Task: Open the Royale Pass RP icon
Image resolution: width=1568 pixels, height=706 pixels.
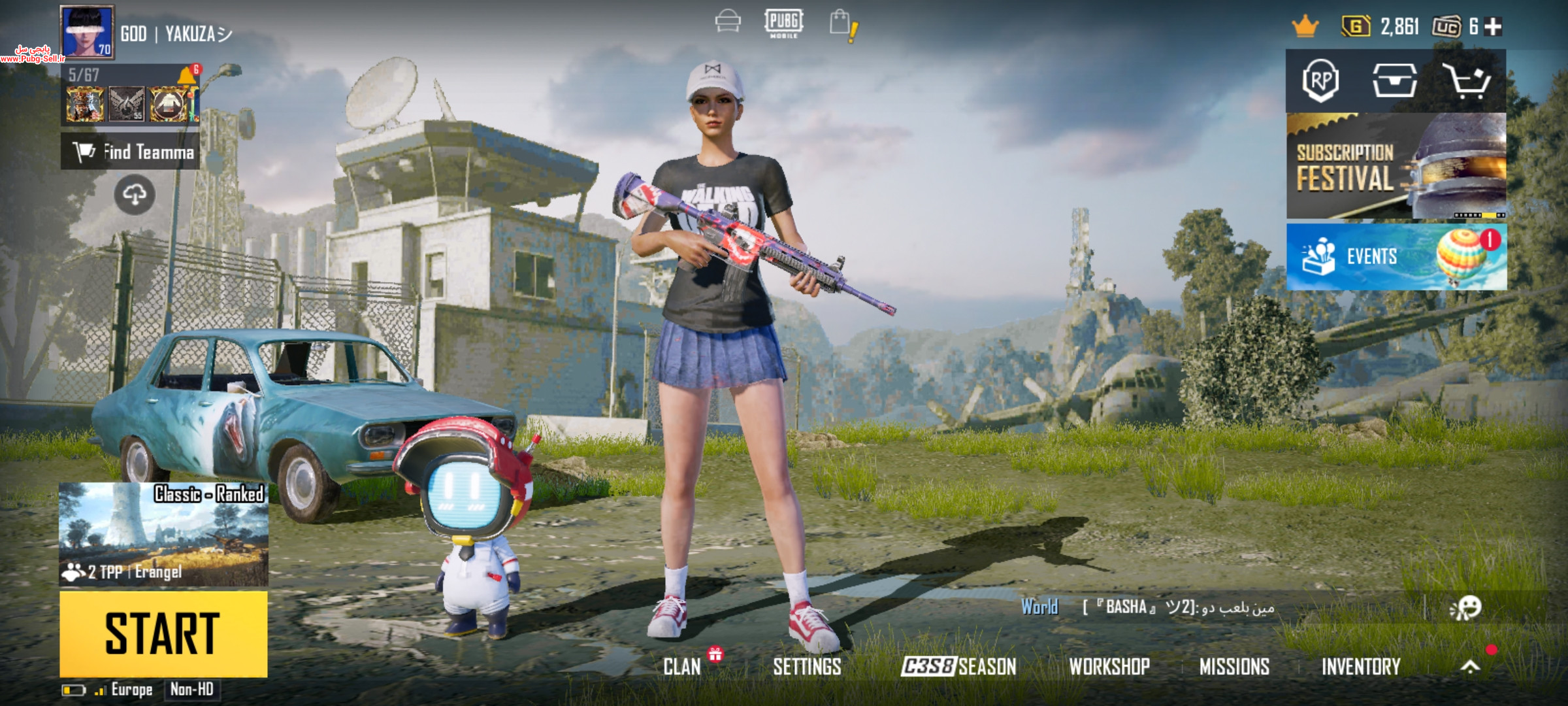Action: point(1320,81)
